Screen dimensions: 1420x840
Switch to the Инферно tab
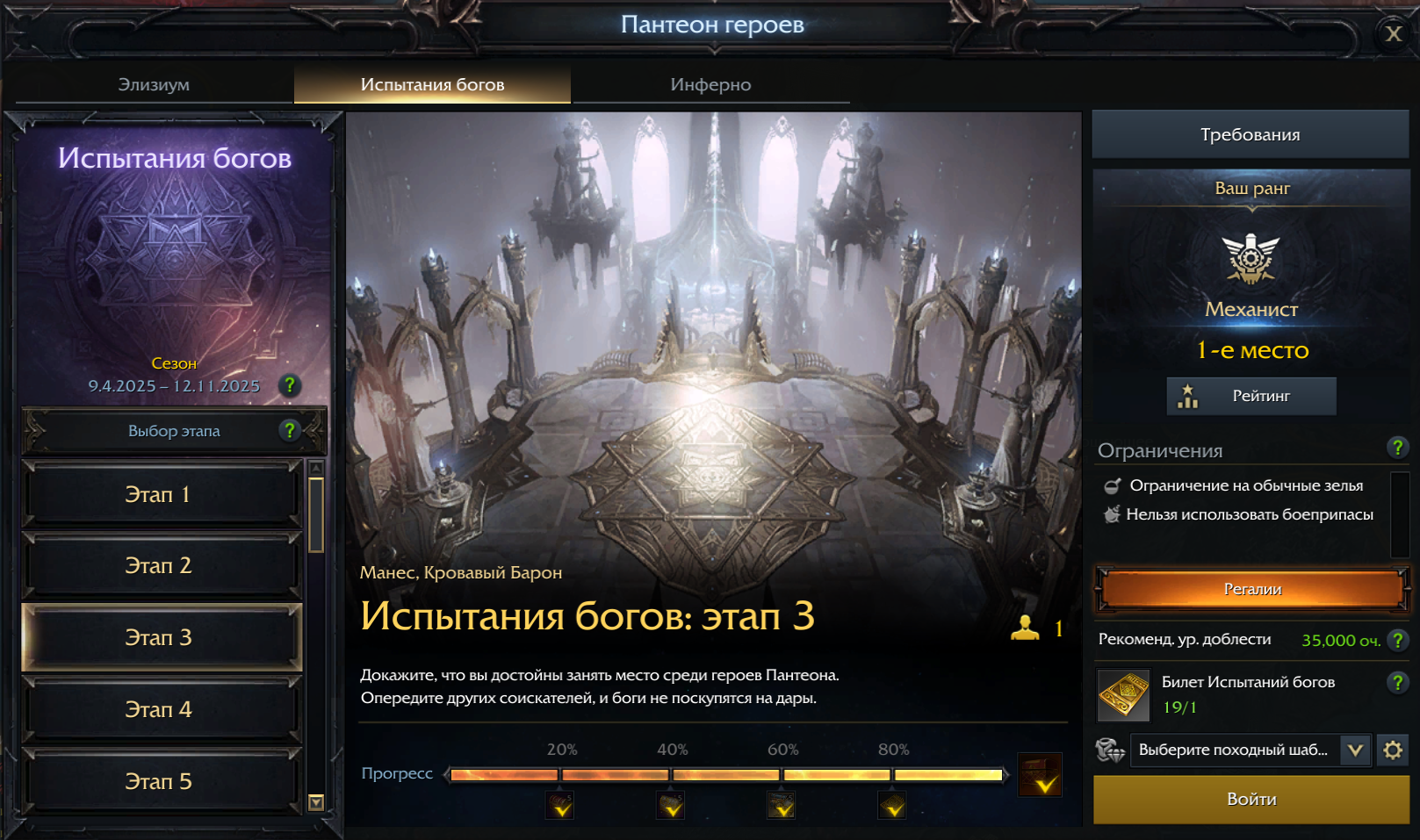[710, 84]
